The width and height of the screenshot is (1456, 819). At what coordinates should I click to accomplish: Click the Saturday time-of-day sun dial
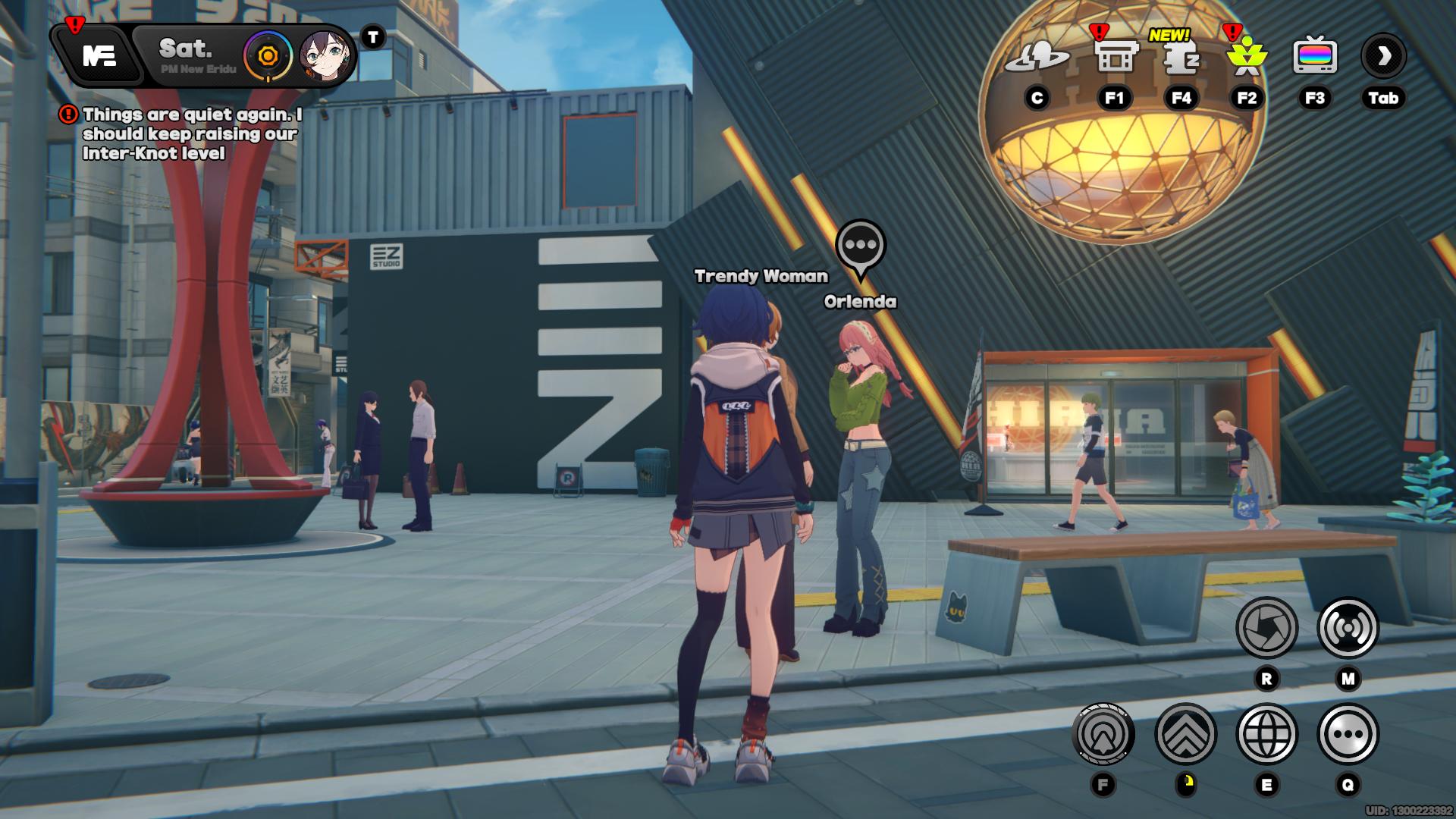268,56
